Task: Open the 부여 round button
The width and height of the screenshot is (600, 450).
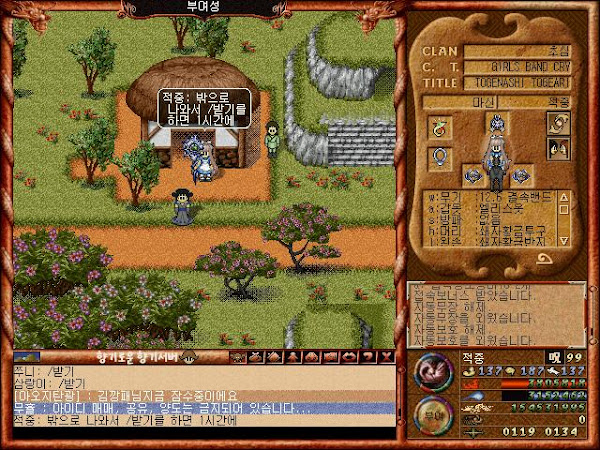Action: (433, 414)
